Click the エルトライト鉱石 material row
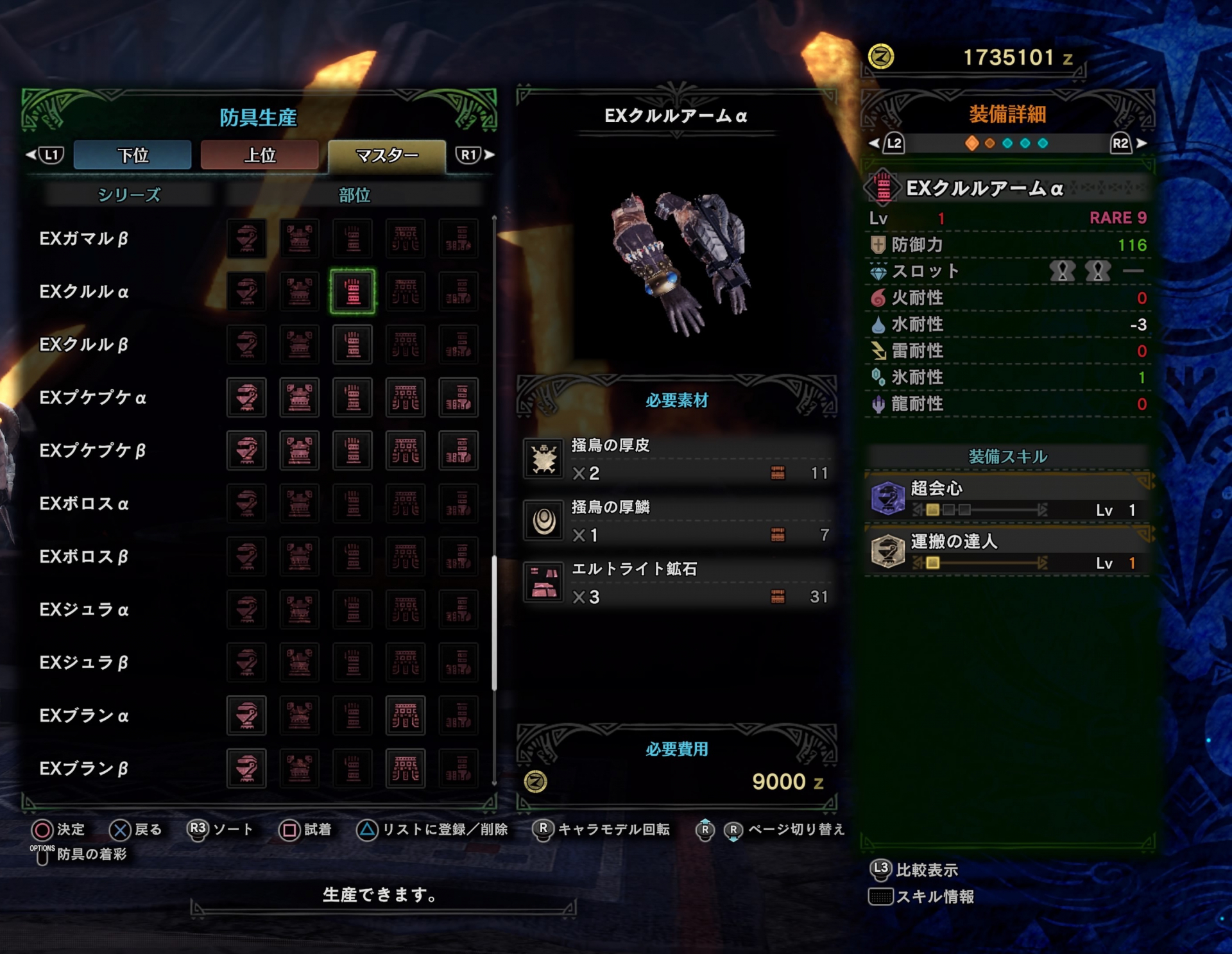This screenshot has height=954, width=1232. pyautogui.click(x=677, y=583)
